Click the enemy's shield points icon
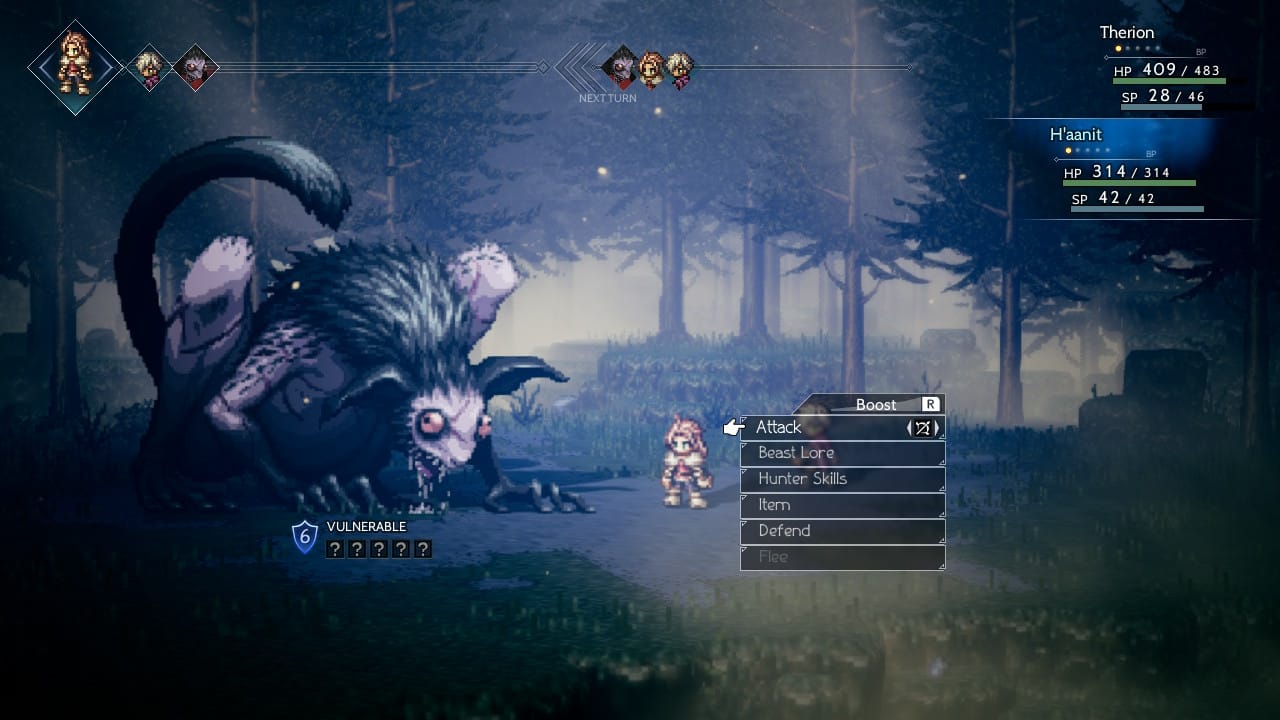This screenshot has width=1280, height=720. click(x=304, y=537)
